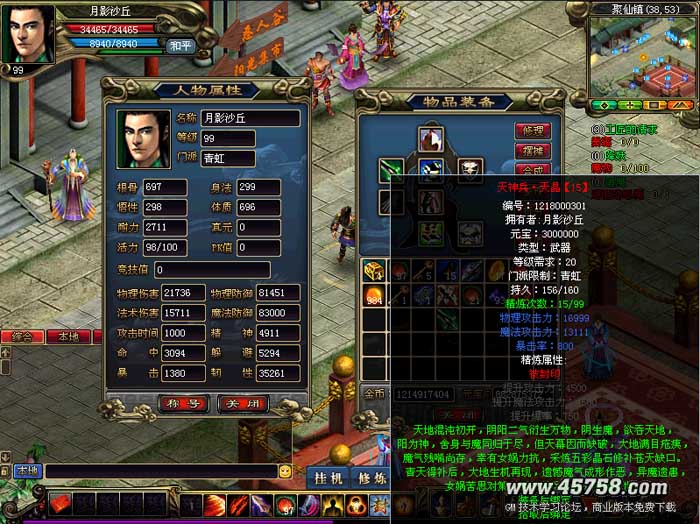This screenshot has width=700, height=524.
Task: Select the 本地 chat channel button
Action: [x=27, y=470]
